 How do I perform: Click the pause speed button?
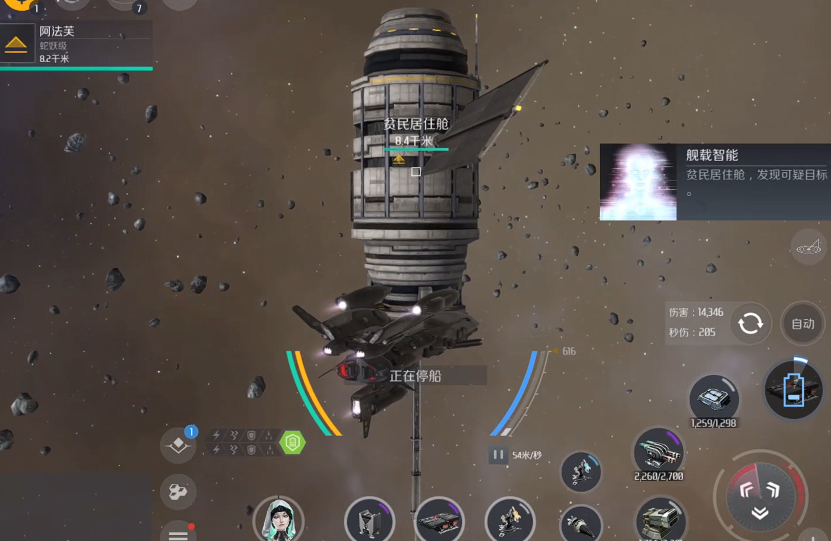click(x=498, y=455)
